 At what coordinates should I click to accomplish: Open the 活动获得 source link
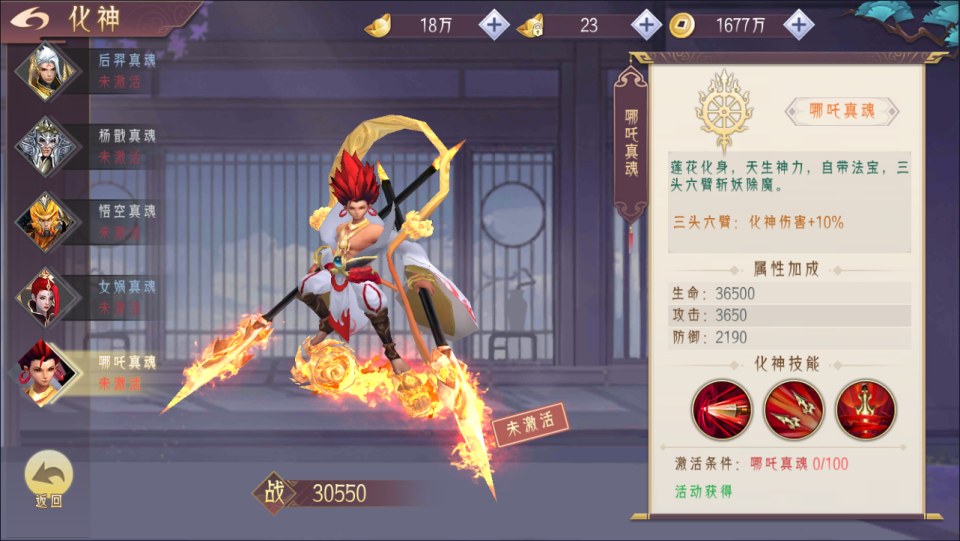click(703, 491)
